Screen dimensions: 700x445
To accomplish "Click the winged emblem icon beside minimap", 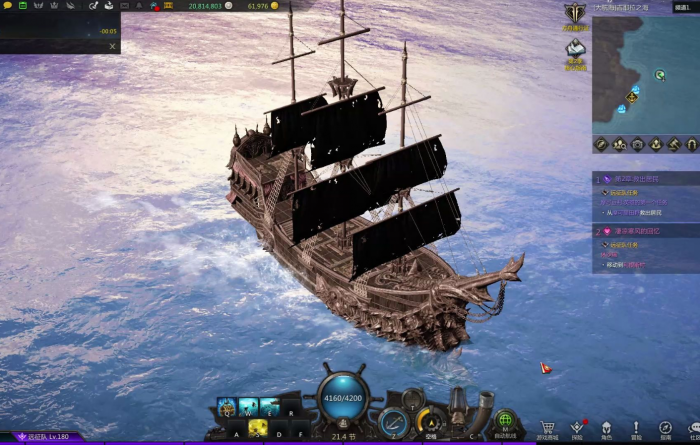I will 575,14.
